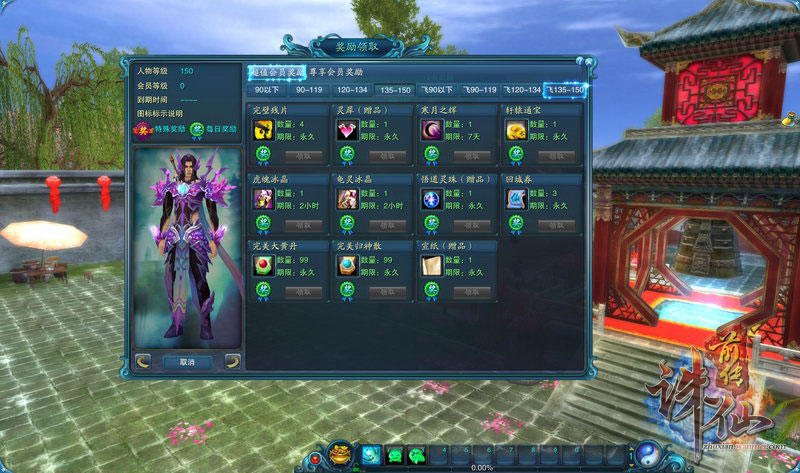800x473 pixels.
Task: Rotate character preview with right arrow button
Action: tap(232, 361)
